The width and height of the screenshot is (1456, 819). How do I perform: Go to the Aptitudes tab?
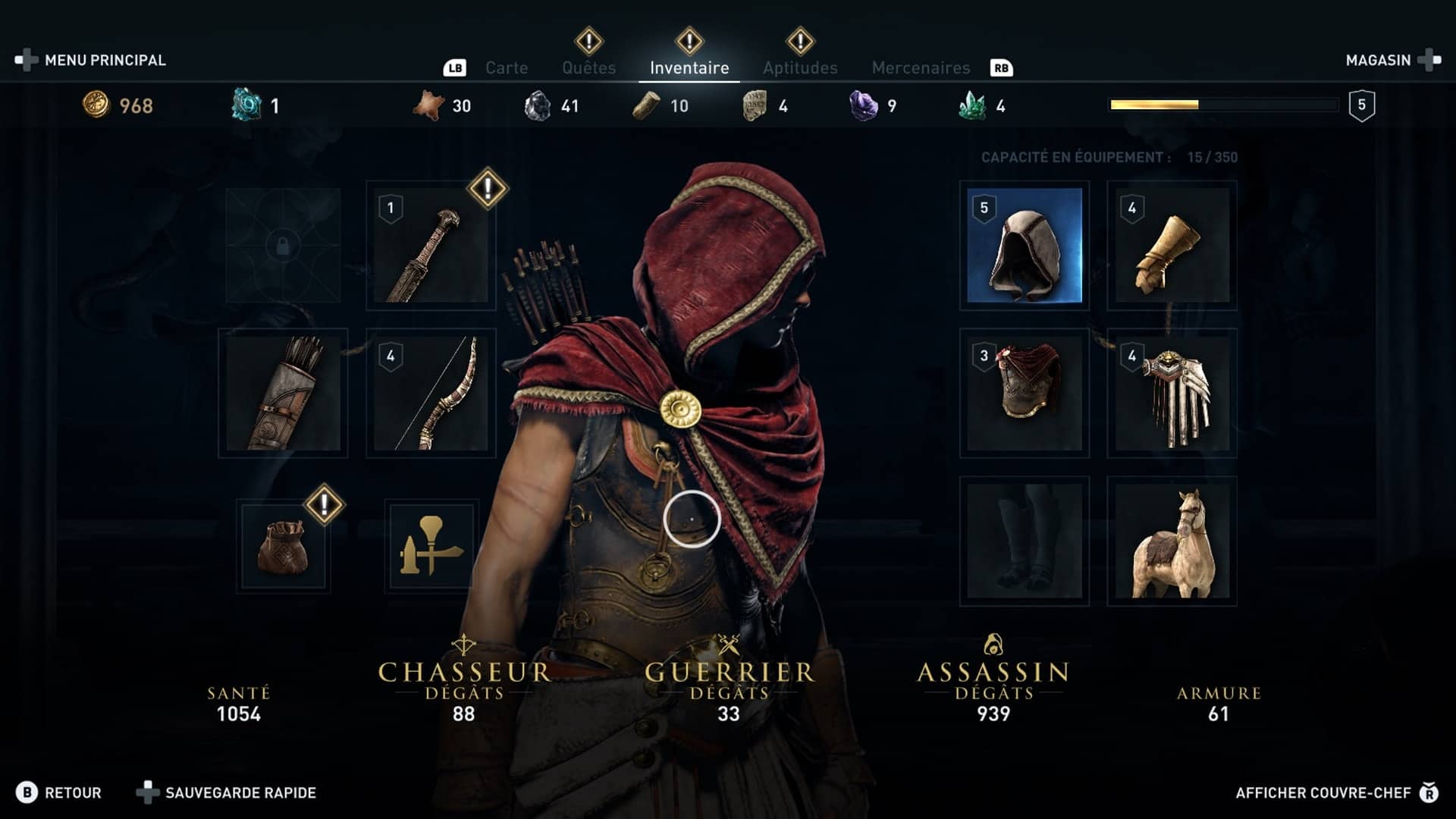pyautogui.click(x=800, y=68)
